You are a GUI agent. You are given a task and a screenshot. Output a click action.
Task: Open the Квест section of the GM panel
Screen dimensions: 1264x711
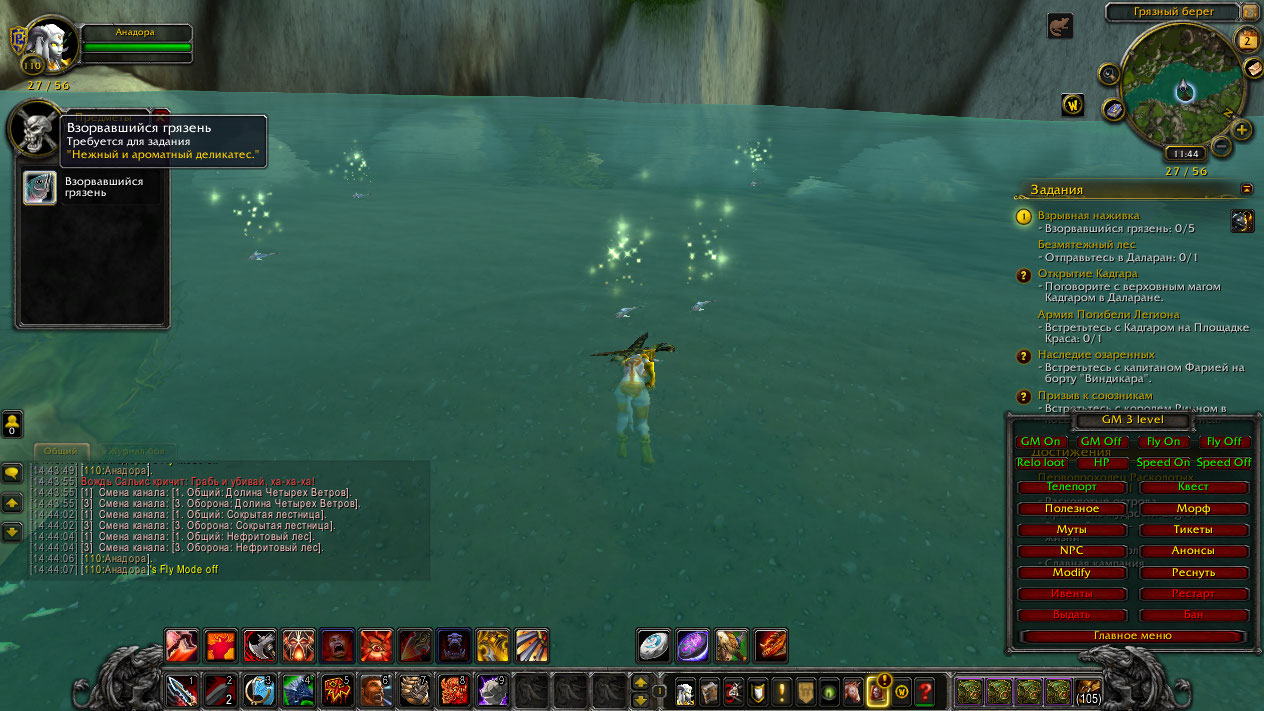[1193, 487]
